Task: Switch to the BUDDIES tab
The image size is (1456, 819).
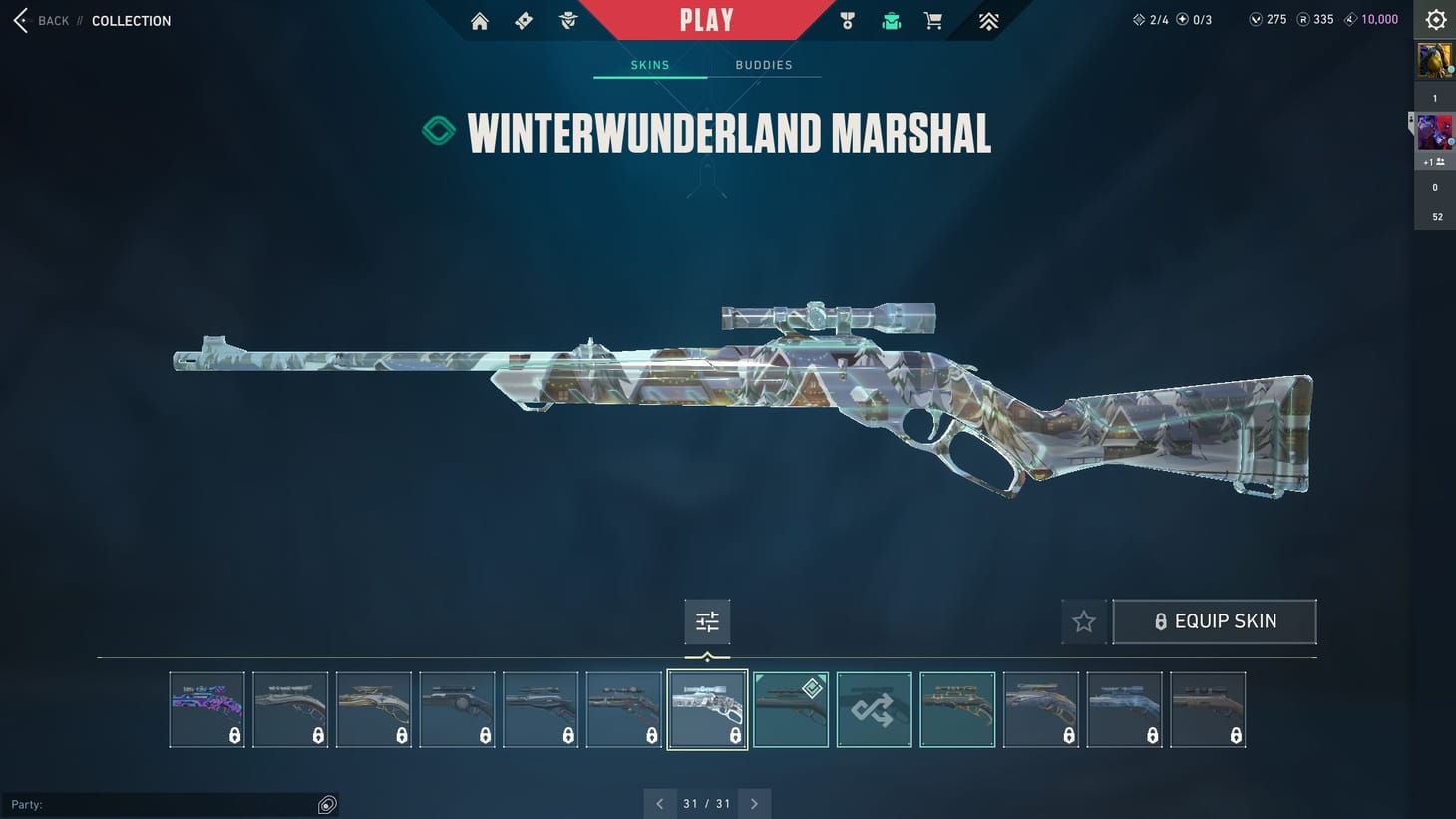Action: (x=764, y=64)
